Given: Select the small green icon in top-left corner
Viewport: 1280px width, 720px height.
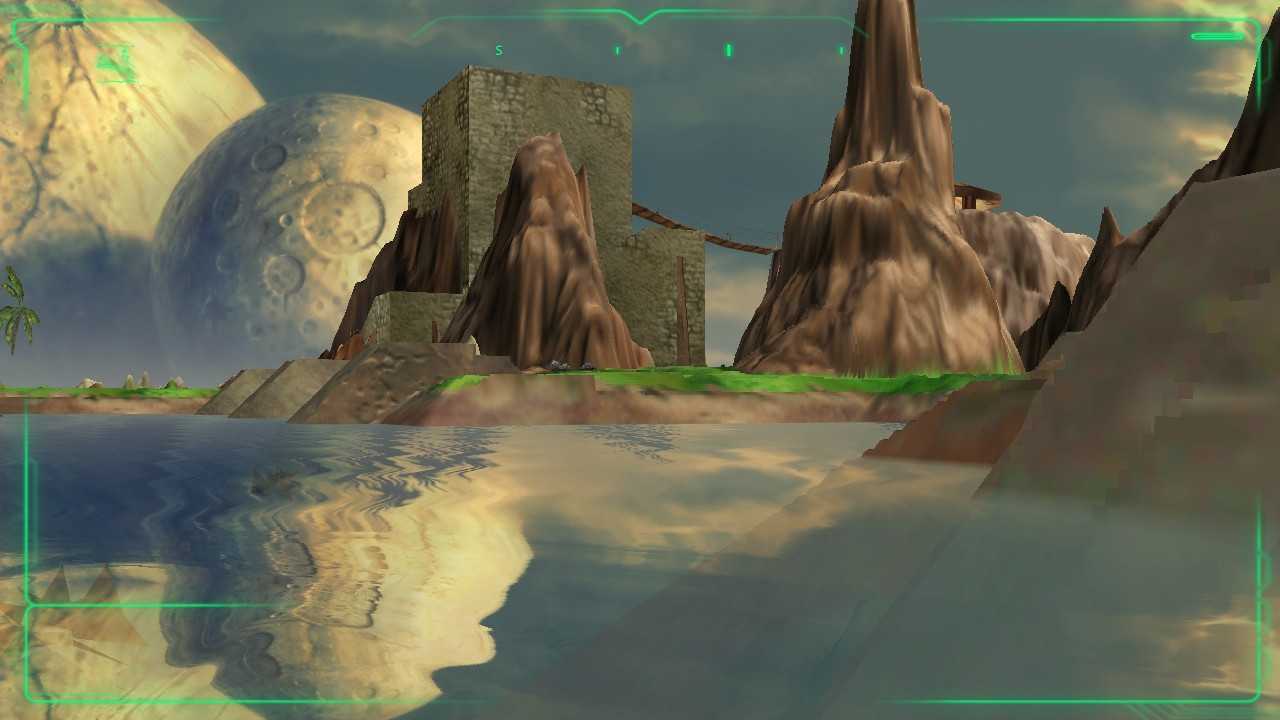Looking at the screenshot, I should pos(112,62).
